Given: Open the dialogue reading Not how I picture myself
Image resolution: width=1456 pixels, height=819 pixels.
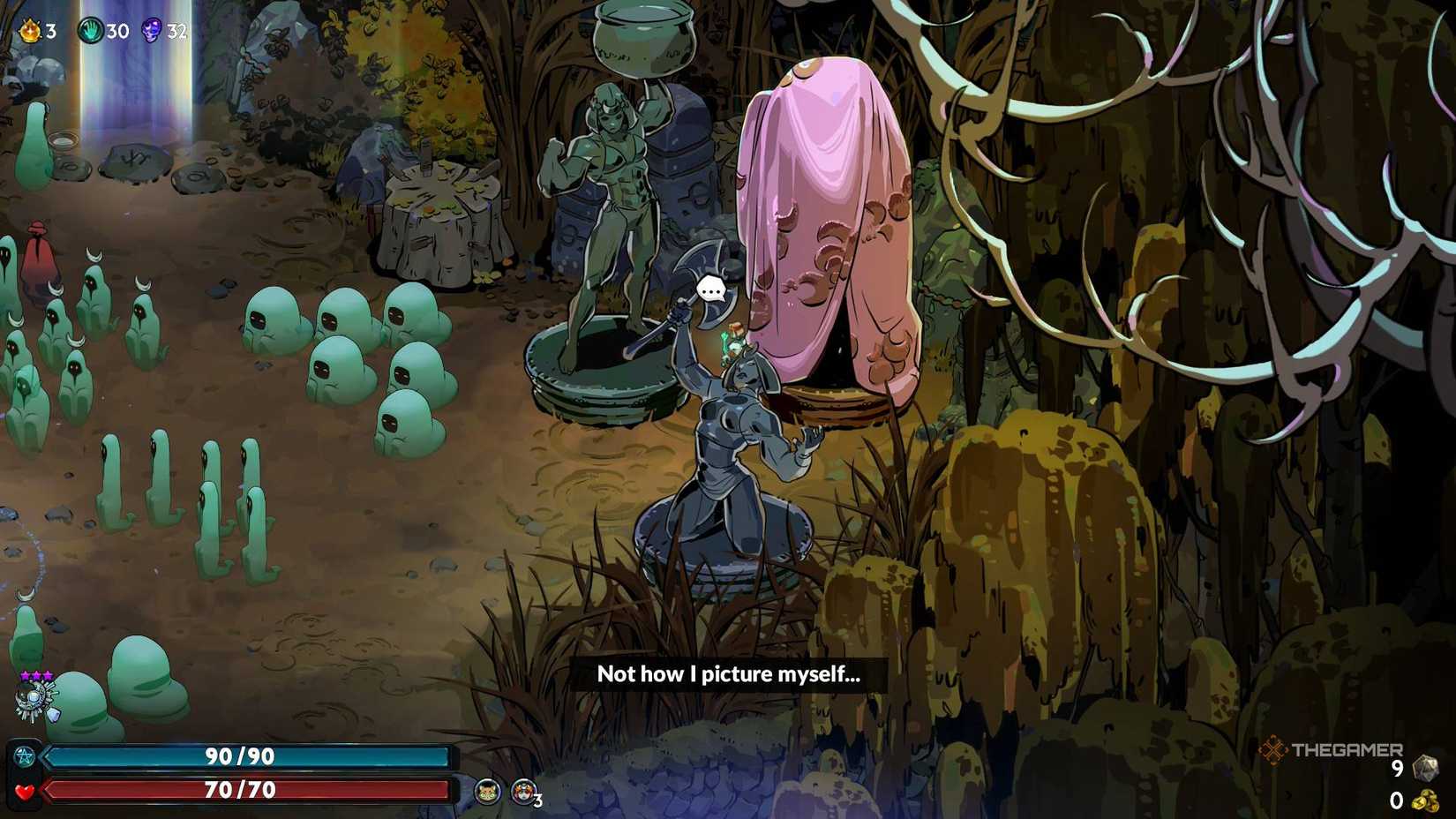Looking at the screenshot, I should (x=731, y=673).
